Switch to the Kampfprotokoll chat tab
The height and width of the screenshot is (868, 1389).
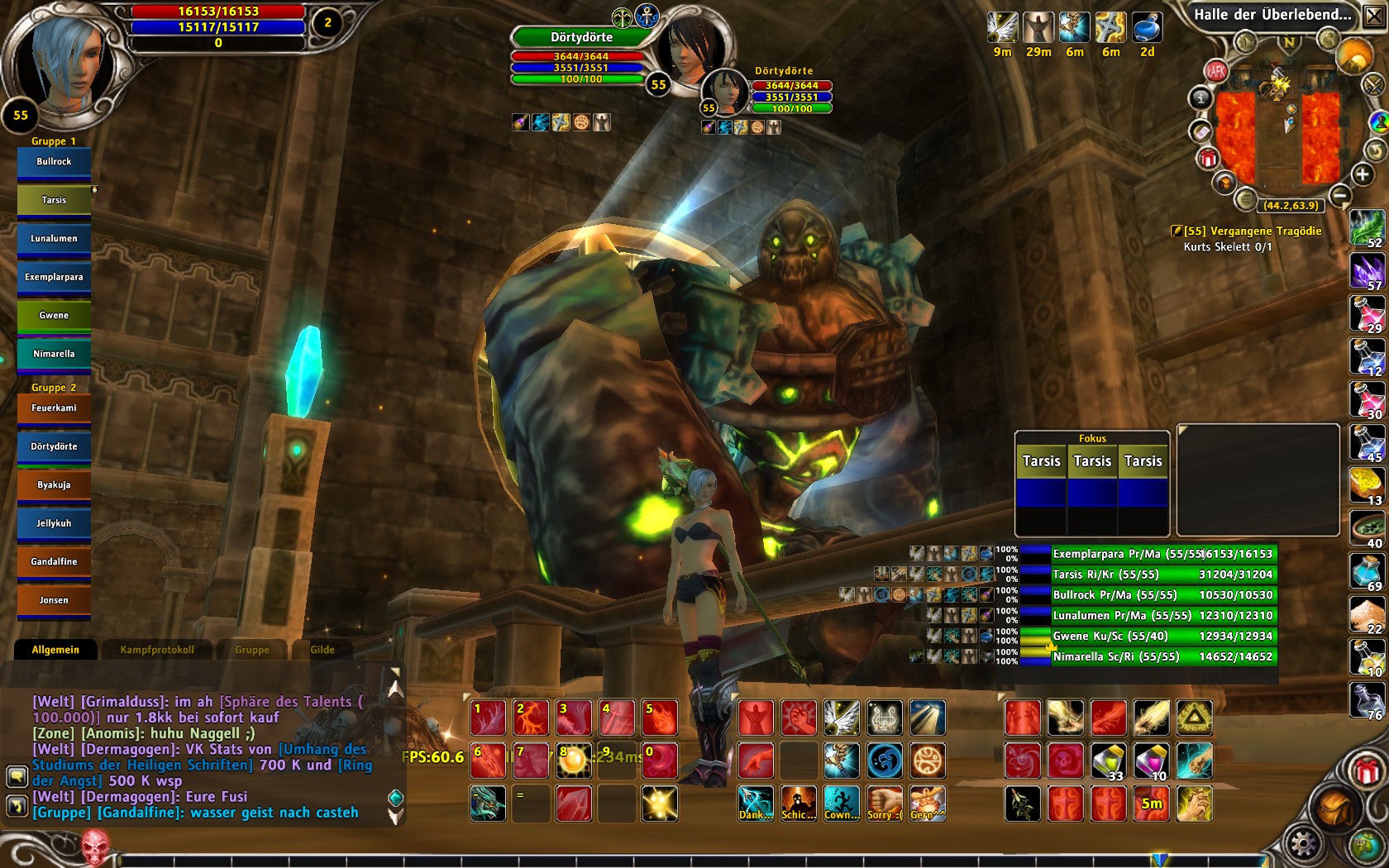point(157,650)
